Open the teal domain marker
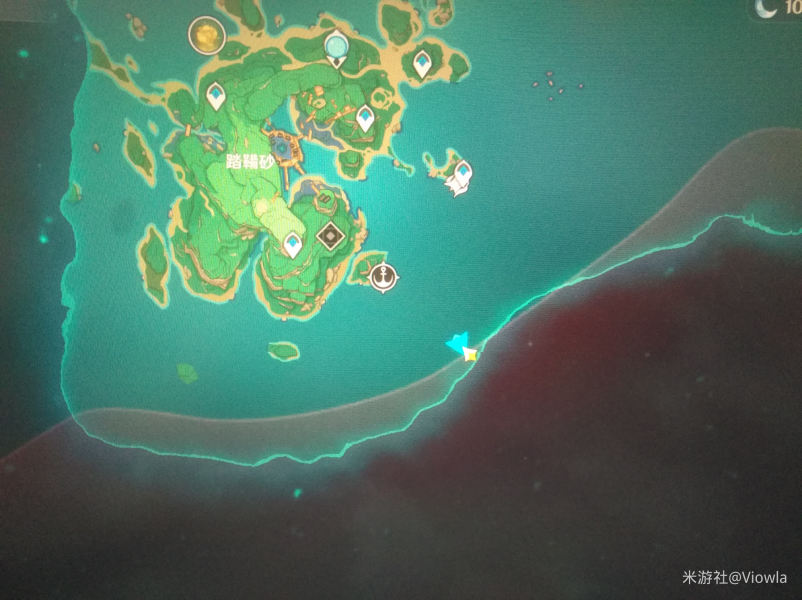The width and height of the screenshot is (802, 600). pyautogui.click(x=337, y=45)
